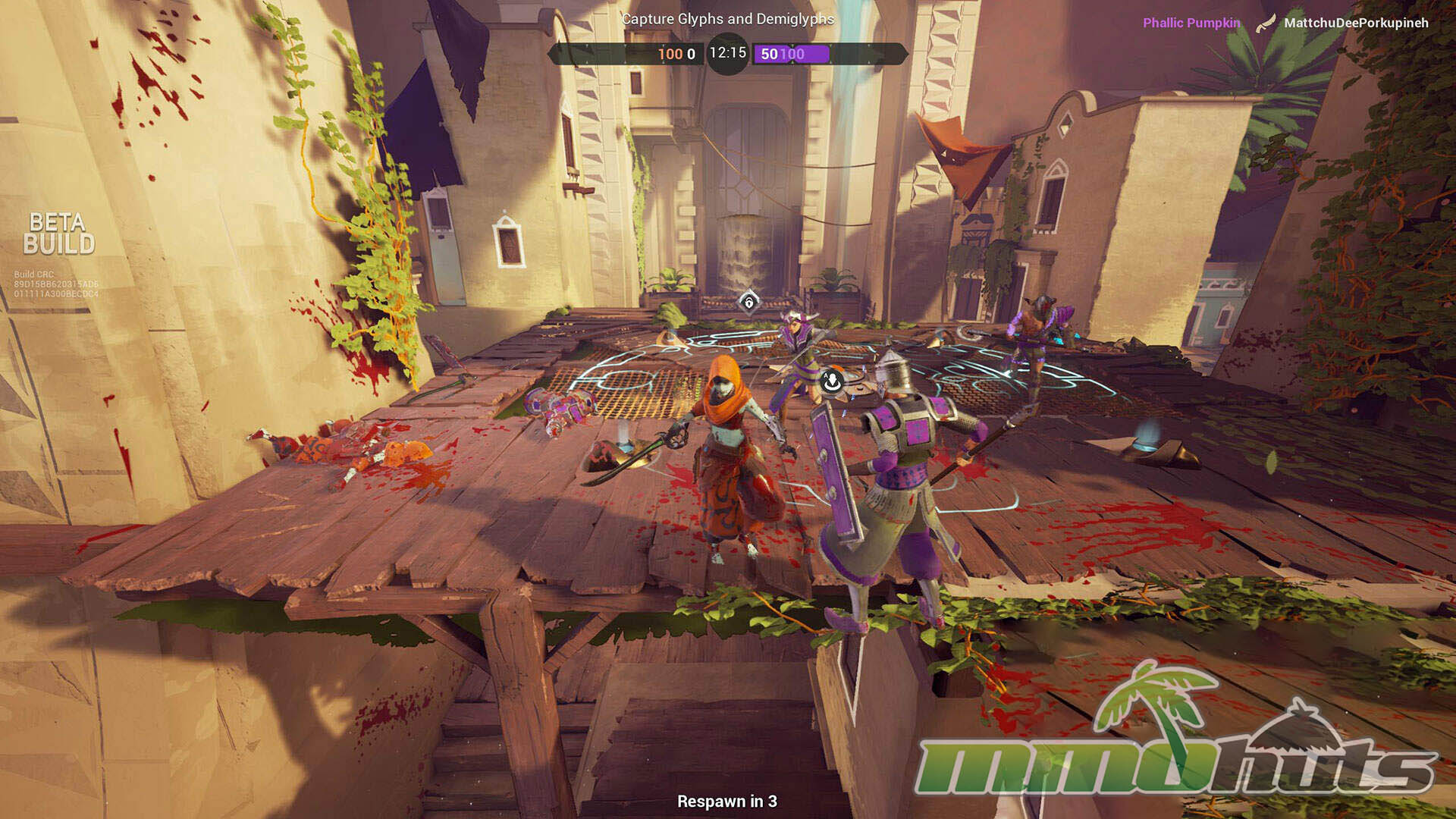The width and height of the screenshot is (1456, 819).
Task: Select MattchuDeePorkupineh in the kill feed
Action: [x=1356, y=23]
